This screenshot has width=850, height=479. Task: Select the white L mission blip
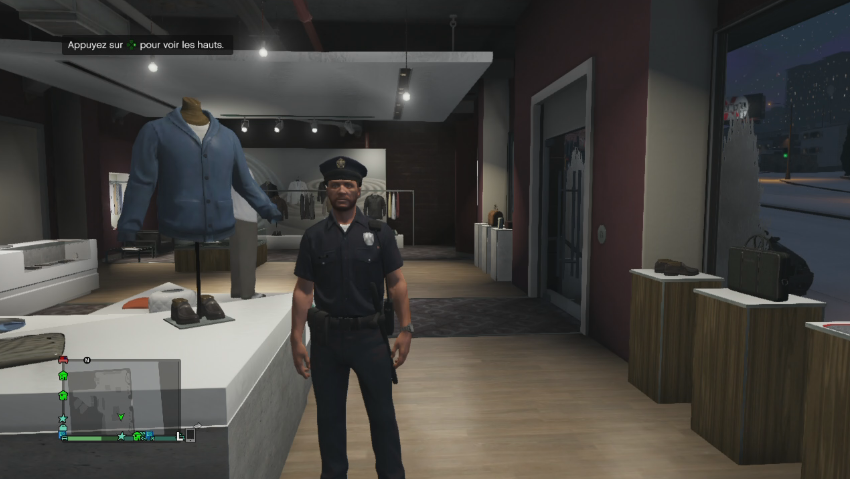click(x=180, y=436)
